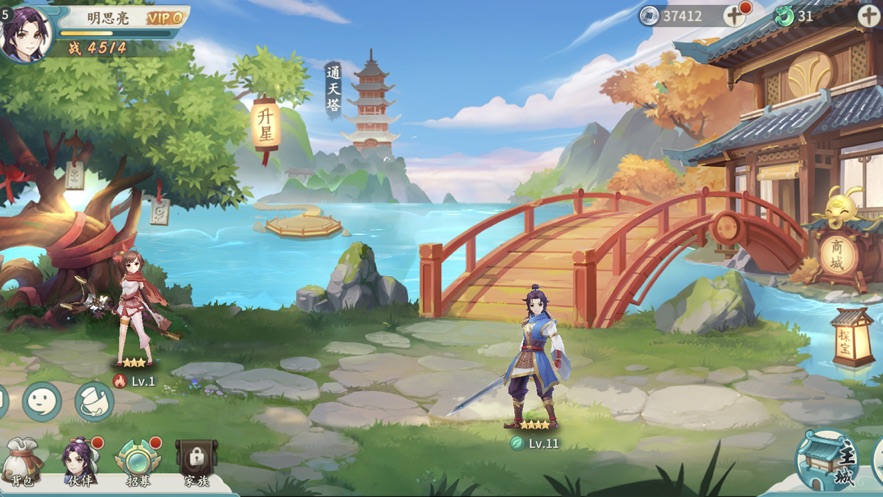Open the 招募 recruit menu

tap(138, 462)
